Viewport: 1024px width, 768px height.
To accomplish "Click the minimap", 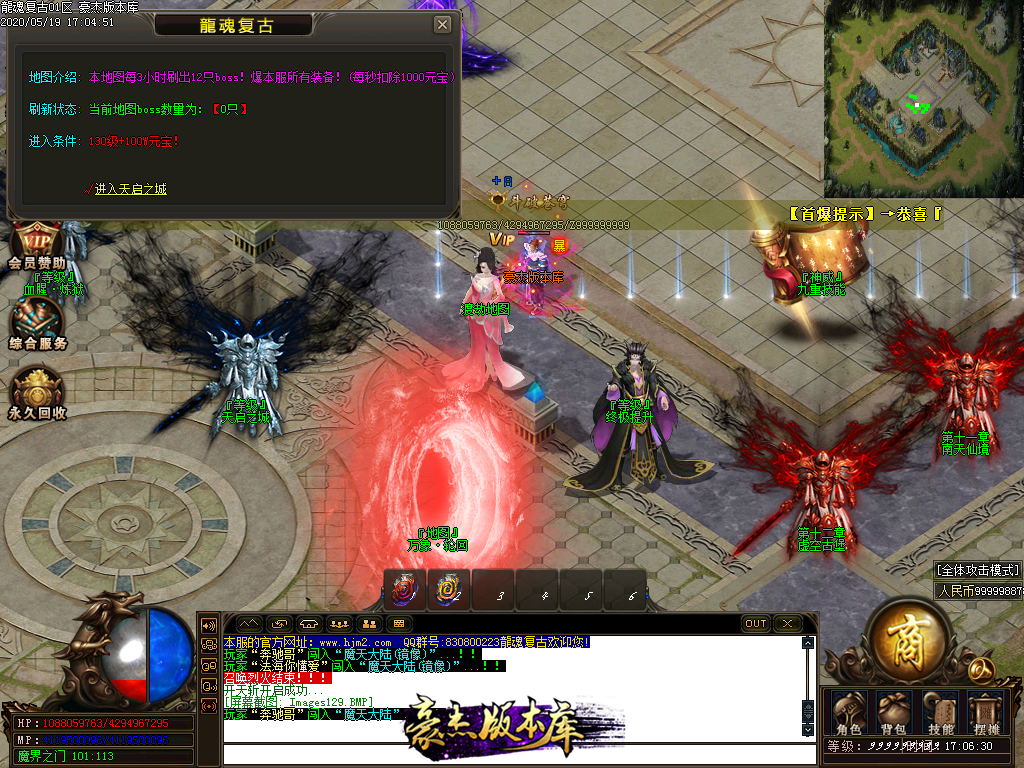I will (x=923, y=98).
